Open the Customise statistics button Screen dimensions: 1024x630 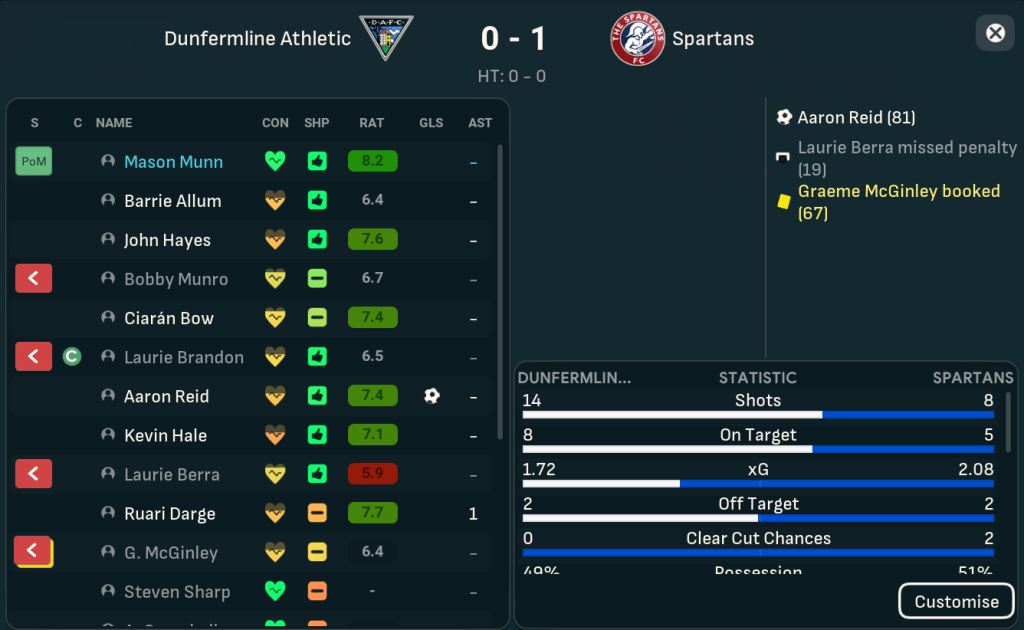click(956, 602)
